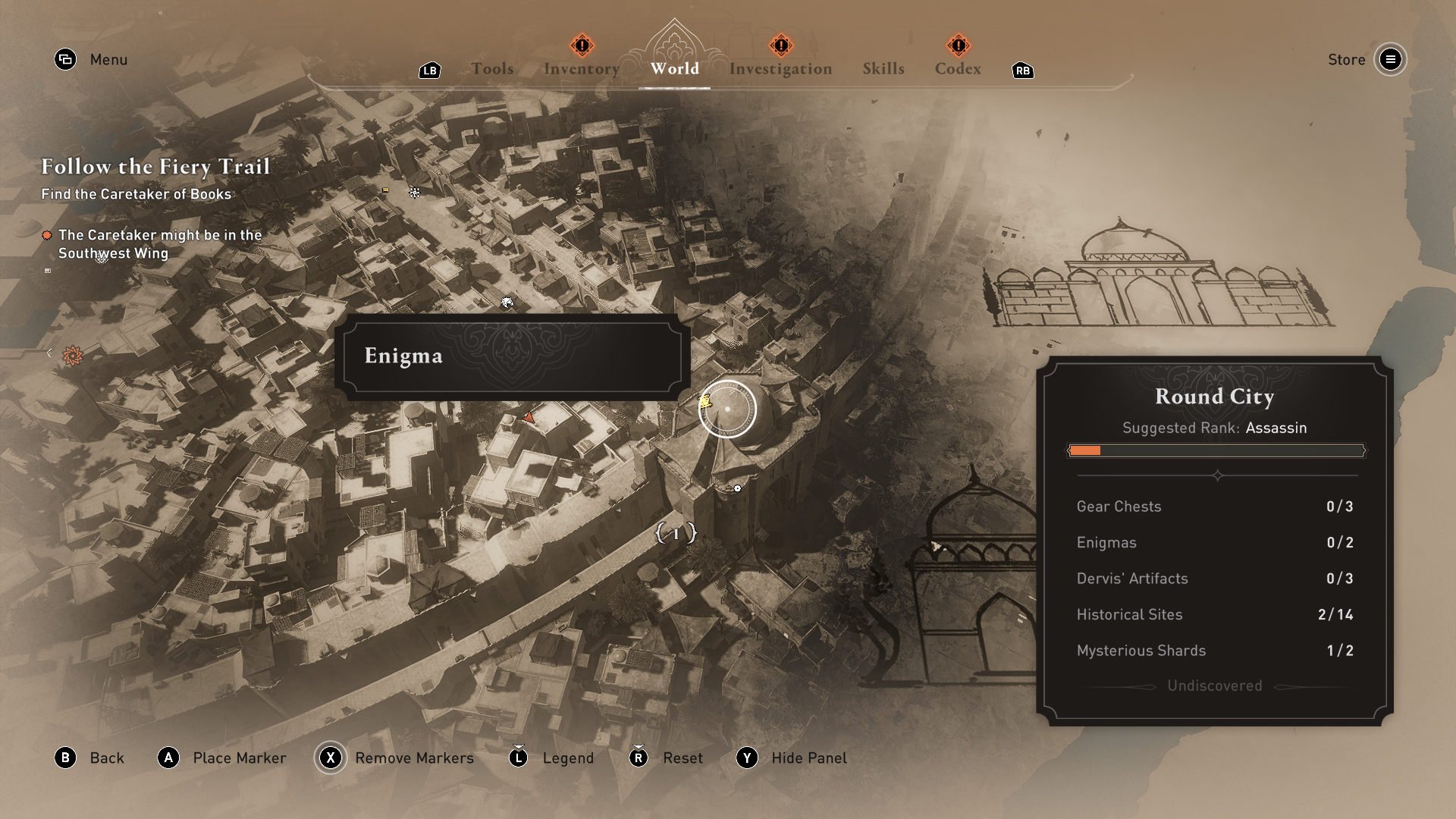
Task: Switch to the Tools tab
Action: click(x=492, y=69)
